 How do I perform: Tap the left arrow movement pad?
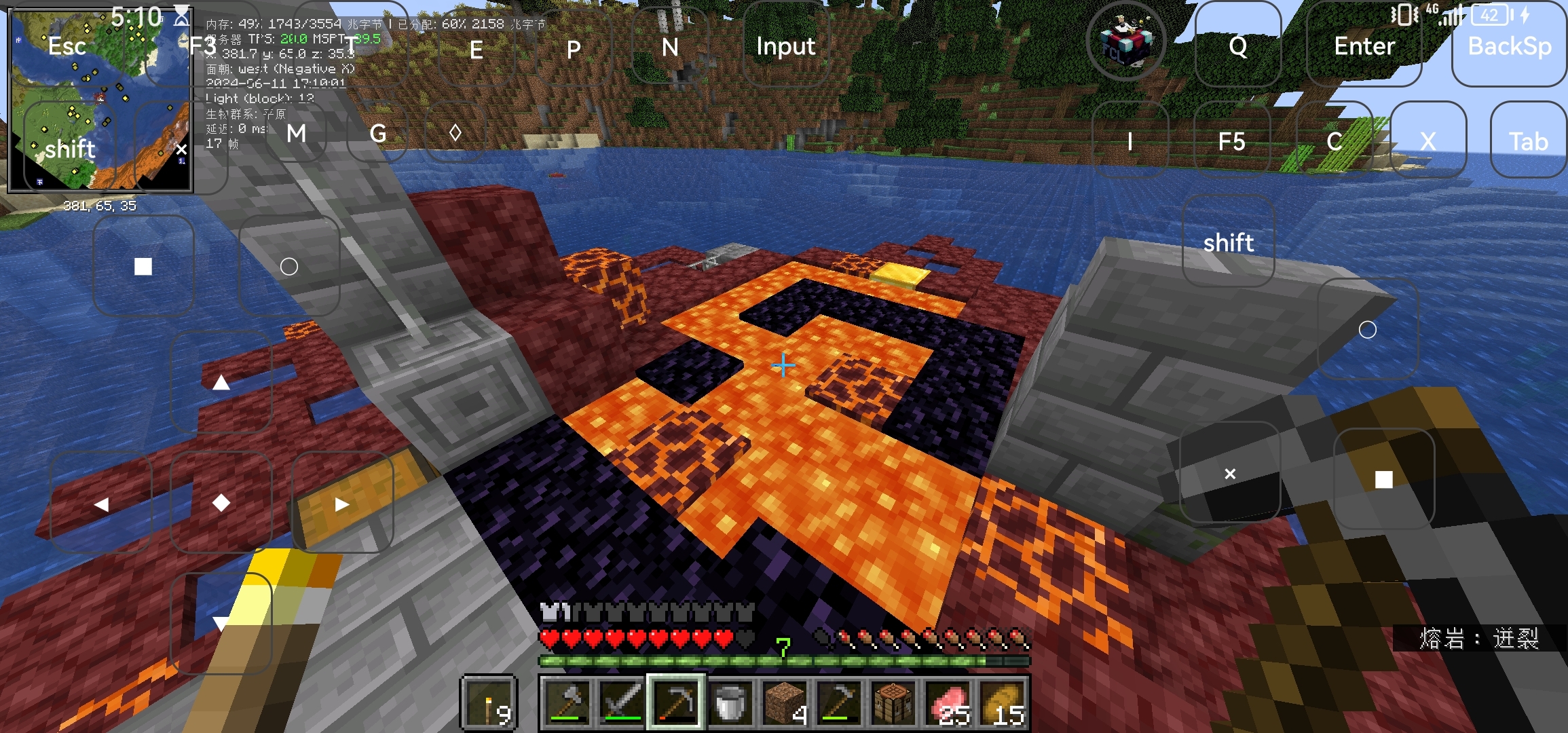click(101, 504)
